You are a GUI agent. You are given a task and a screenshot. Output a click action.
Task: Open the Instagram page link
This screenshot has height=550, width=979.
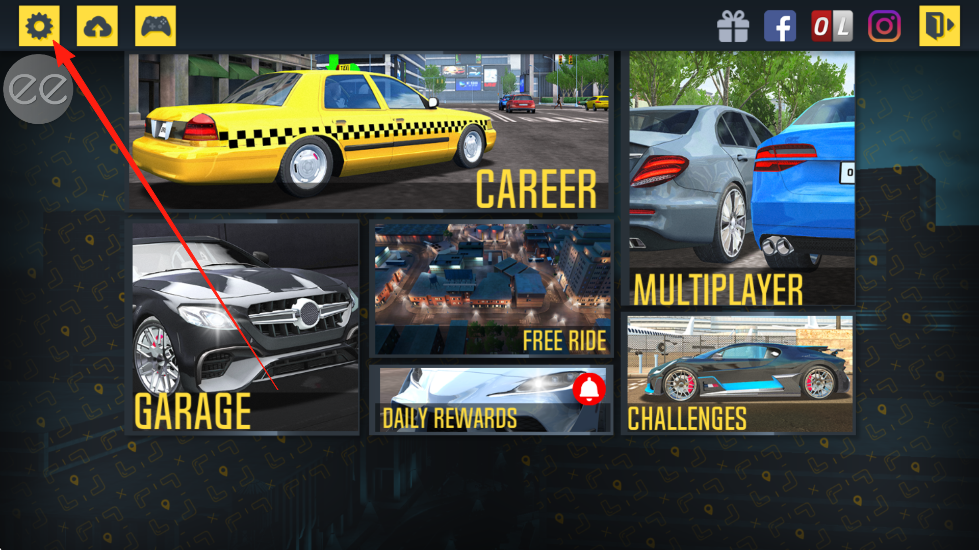[x=884, y=26]
